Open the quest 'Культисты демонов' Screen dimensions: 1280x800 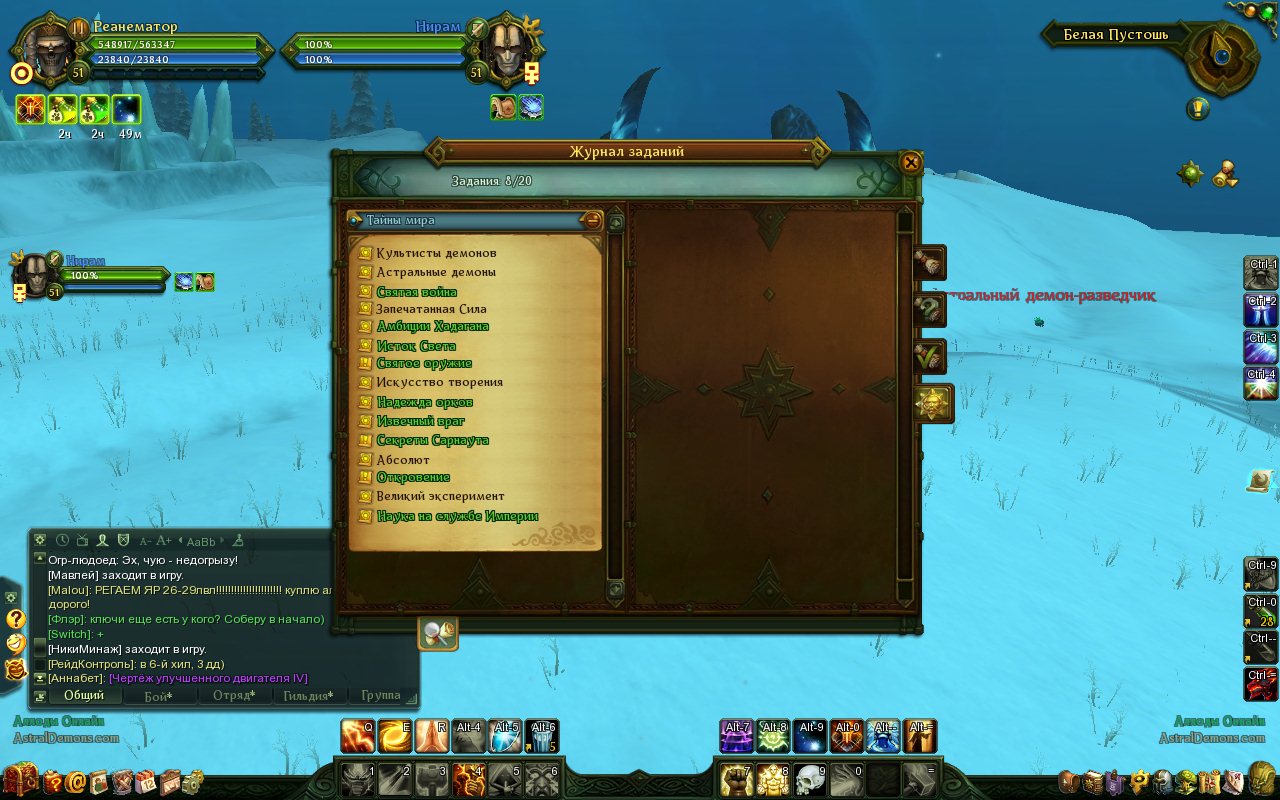(x=436, y=253)
